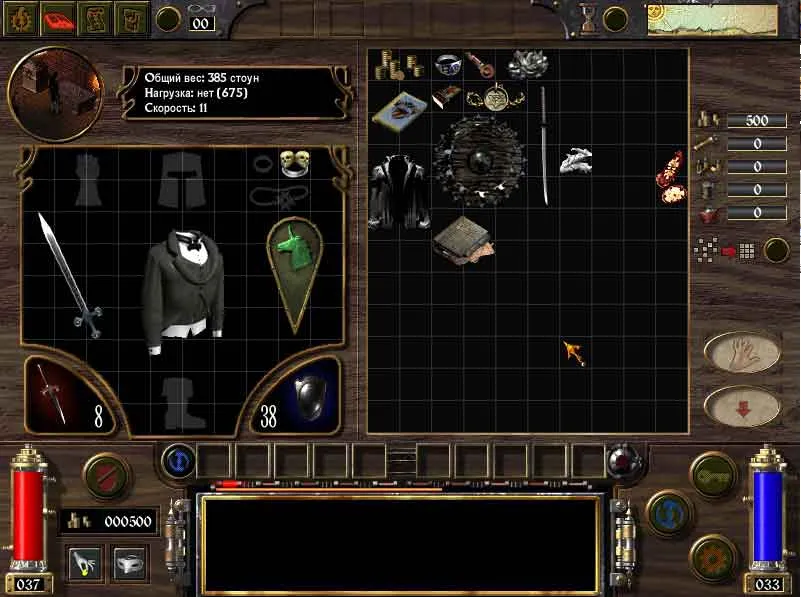Select the gold coins stack in inventory
Image resolution: width=801 pixels, height=597 pixels.
click(392, 65)
